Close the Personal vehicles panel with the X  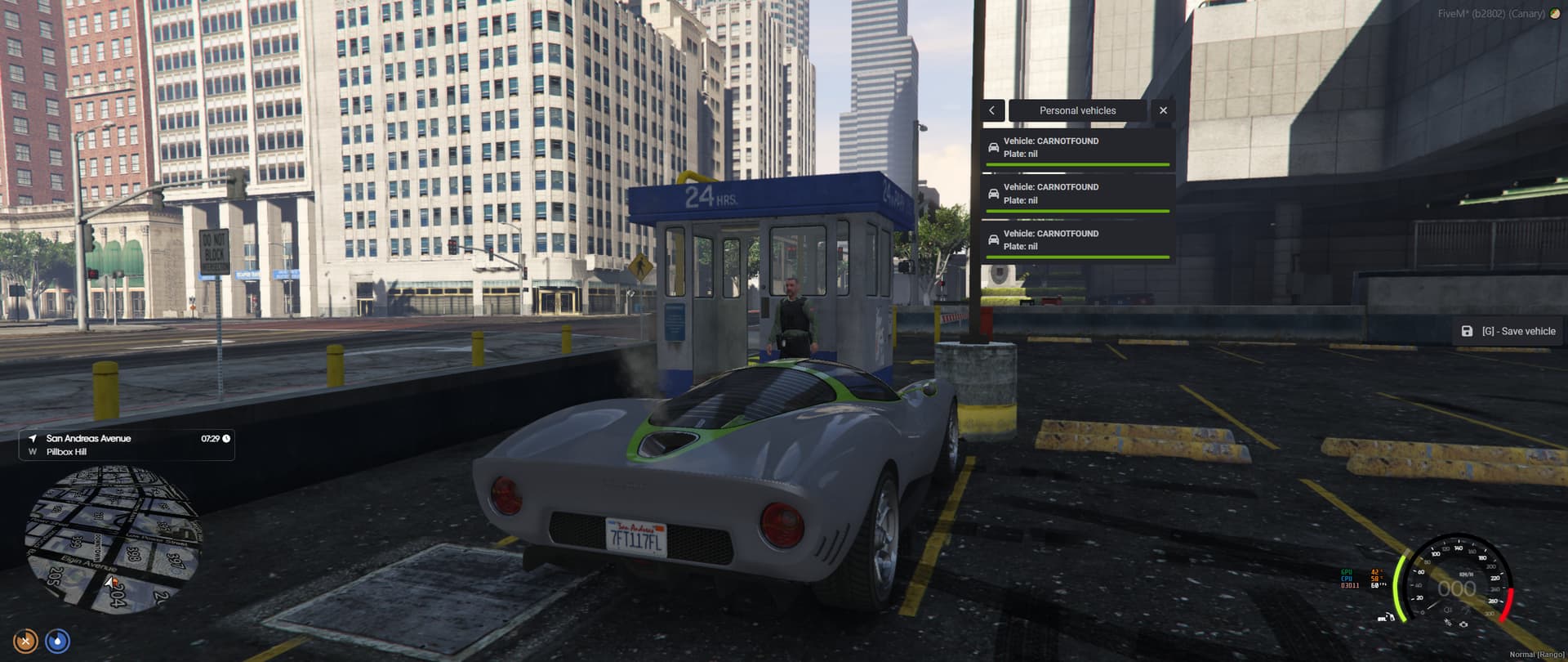[1163, 110]
